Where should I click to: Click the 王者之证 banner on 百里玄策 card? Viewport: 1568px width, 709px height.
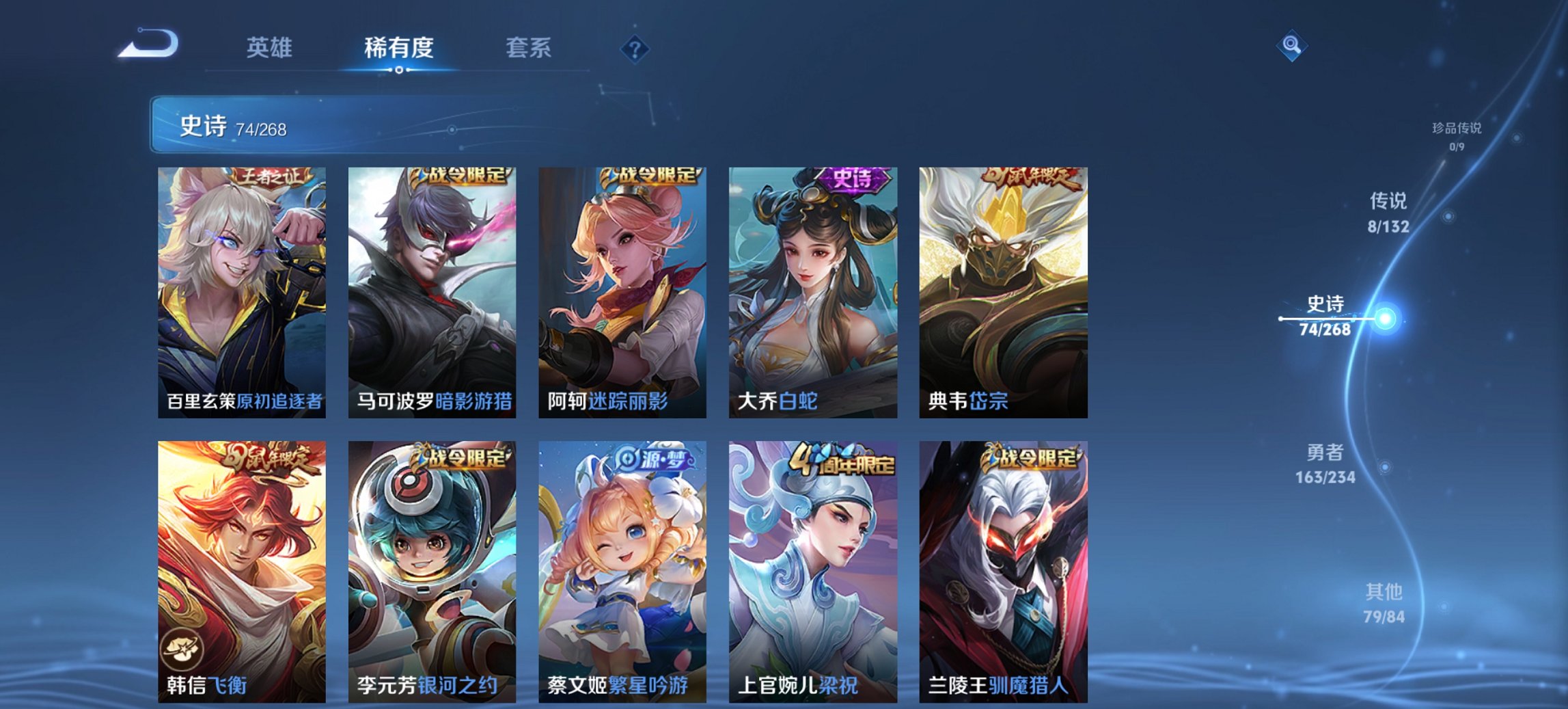273,176
